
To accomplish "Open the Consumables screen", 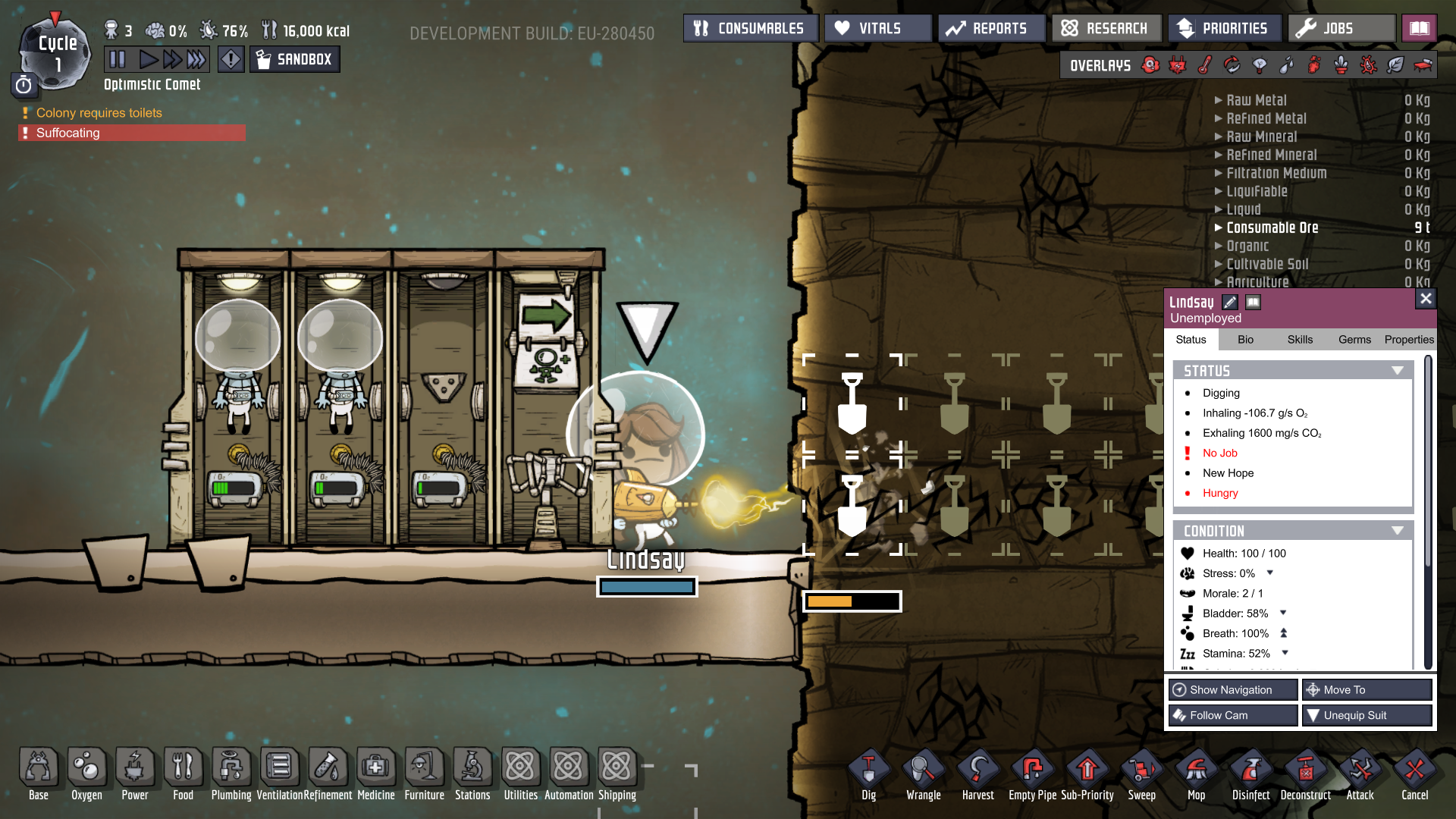I will [x=750, y=29].
